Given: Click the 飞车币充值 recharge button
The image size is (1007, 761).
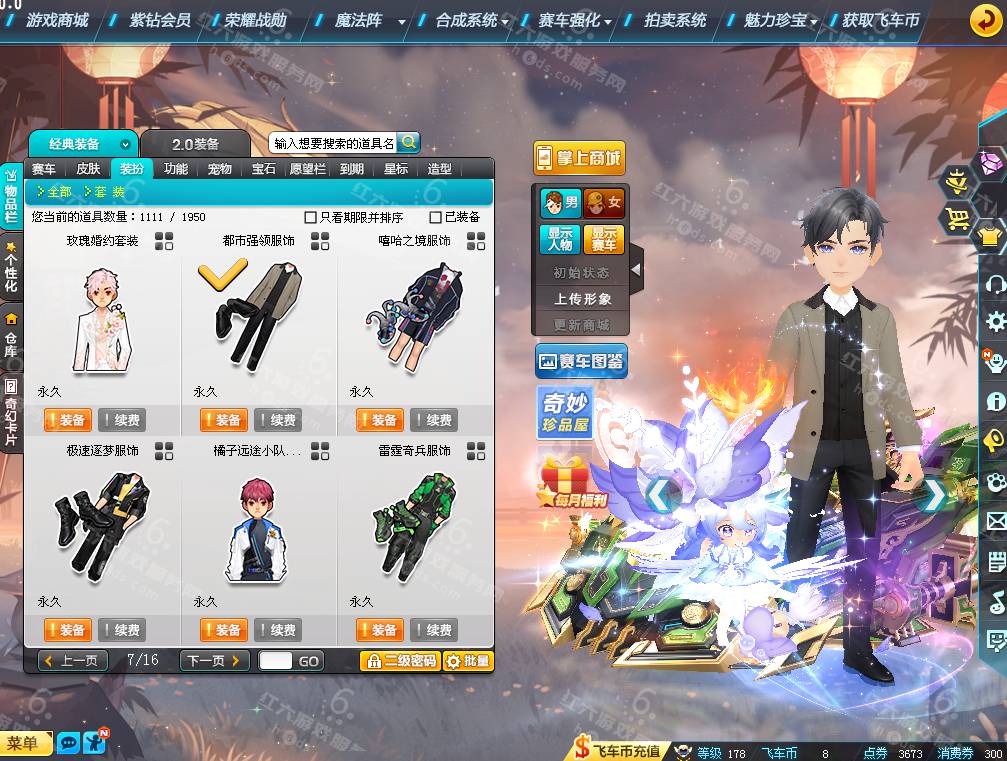Looking at the screenshot, I should pos(617,751).
